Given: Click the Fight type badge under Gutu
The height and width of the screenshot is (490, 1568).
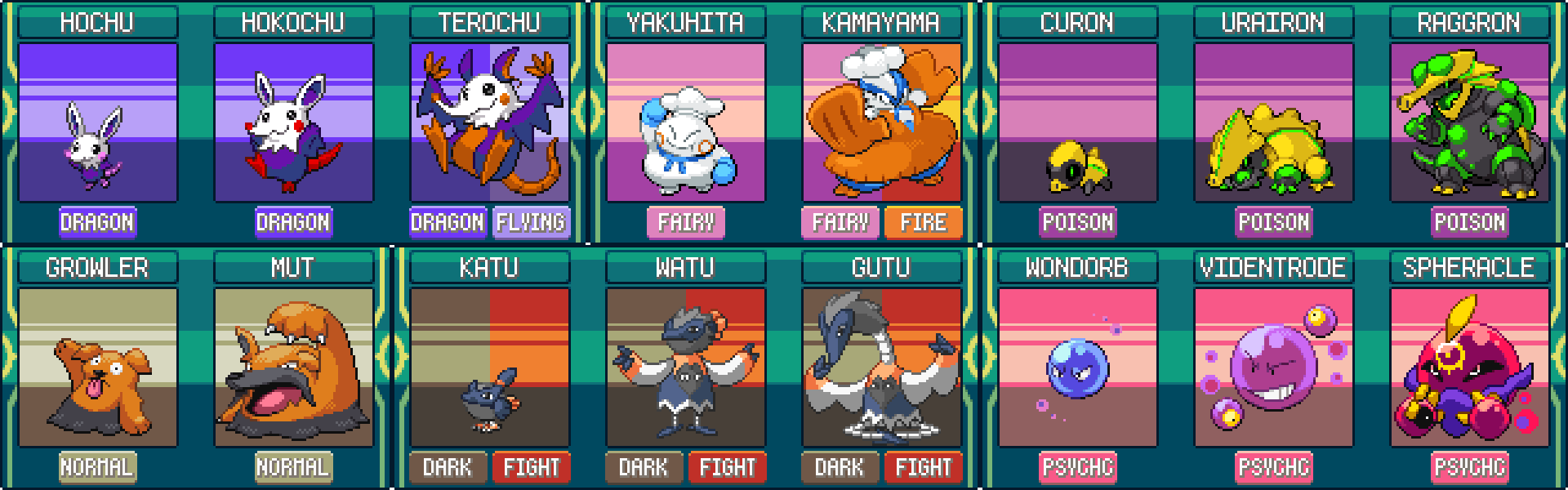Looking at the screenshot, I should pos(923,467).
